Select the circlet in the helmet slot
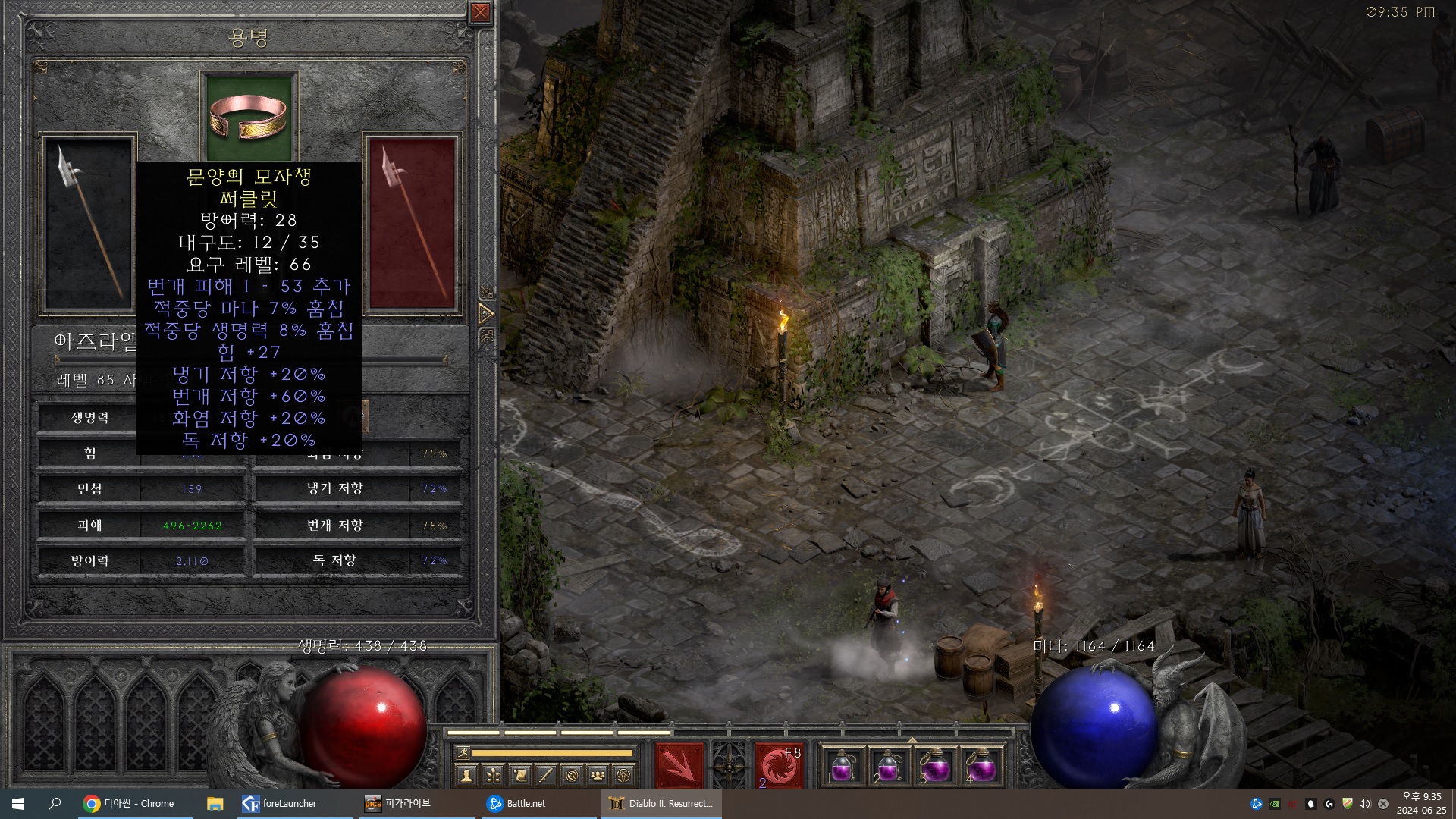Image resolution: width=1456 pixels, height=819 pixels. [x=248, y=117]
